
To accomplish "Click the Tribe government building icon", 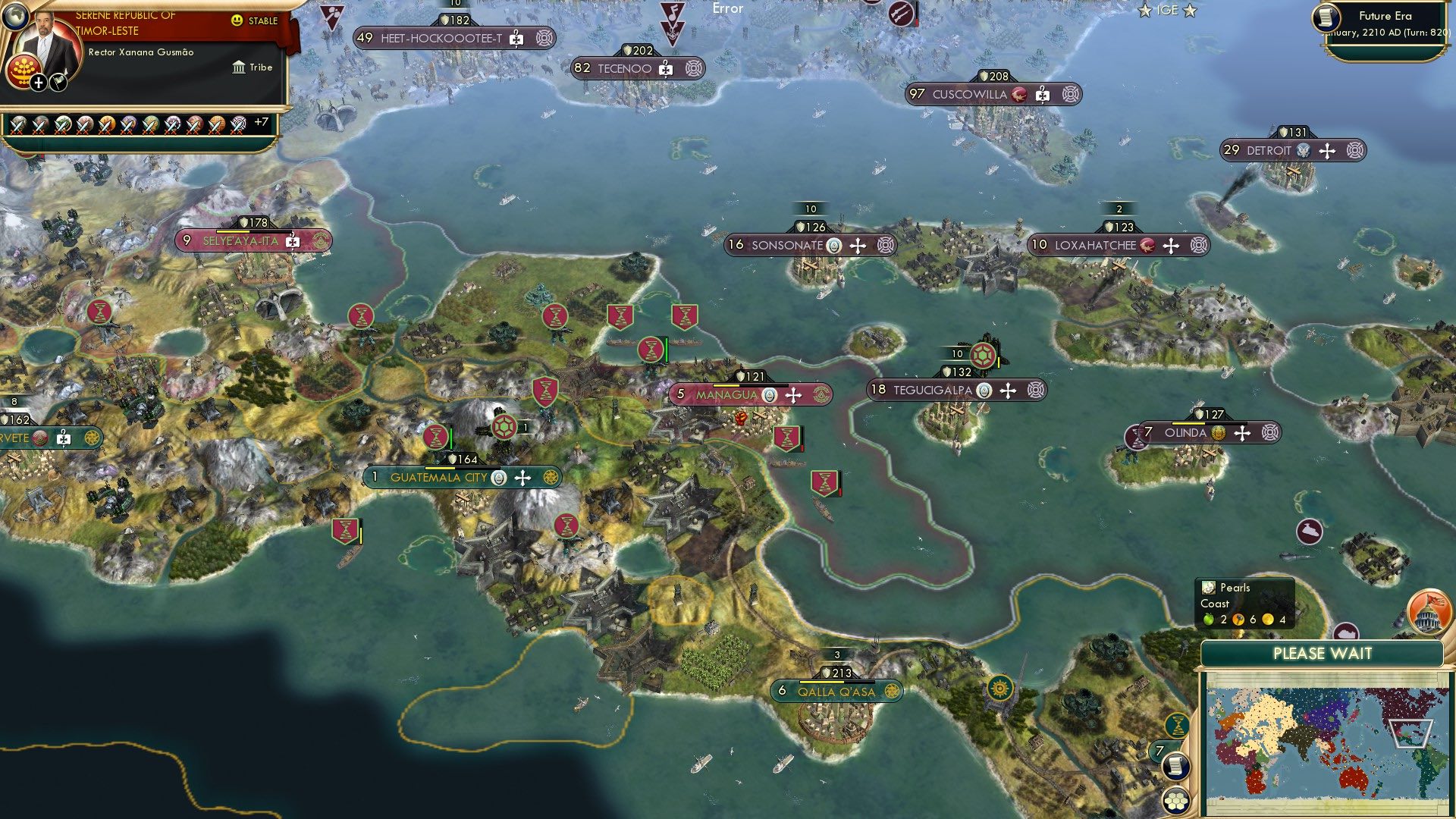I will (x=240, y=68).
